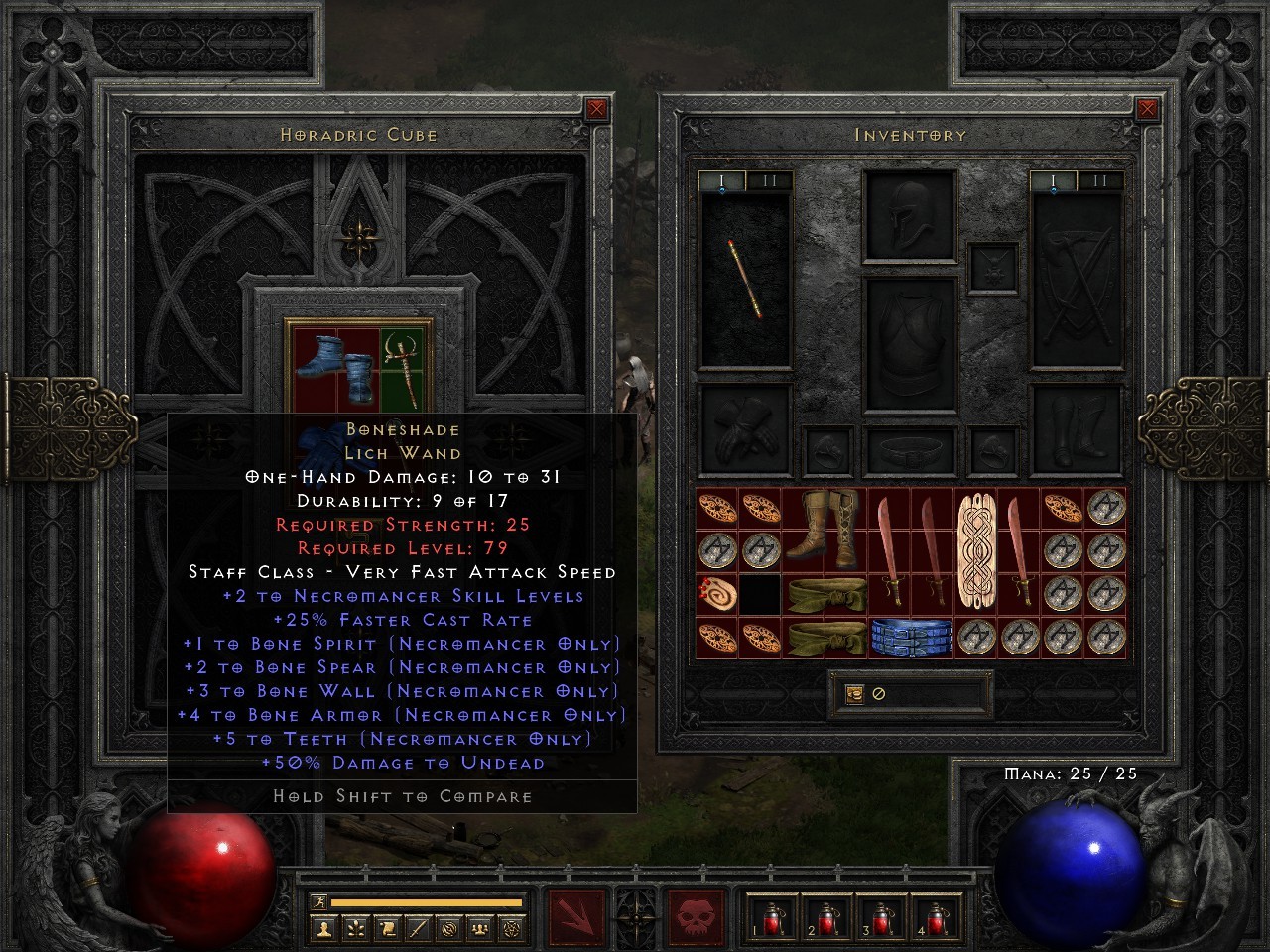The width and height of the screenshot is (1270, 952).
Task: Open the party screen icon
Action: (x=479, y=929)
